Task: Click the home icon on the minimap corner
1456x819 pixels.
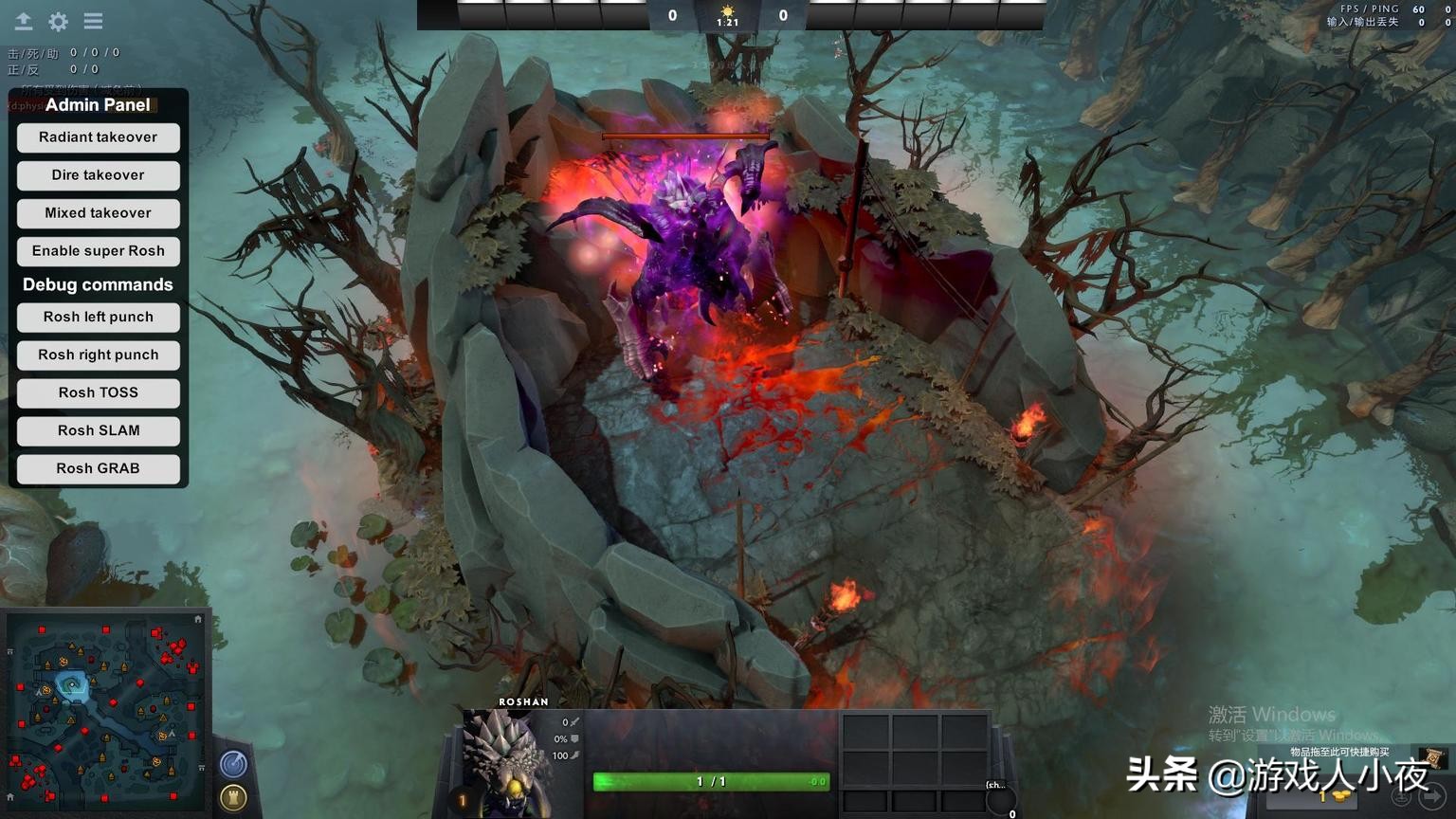Action: pos(198,618)
